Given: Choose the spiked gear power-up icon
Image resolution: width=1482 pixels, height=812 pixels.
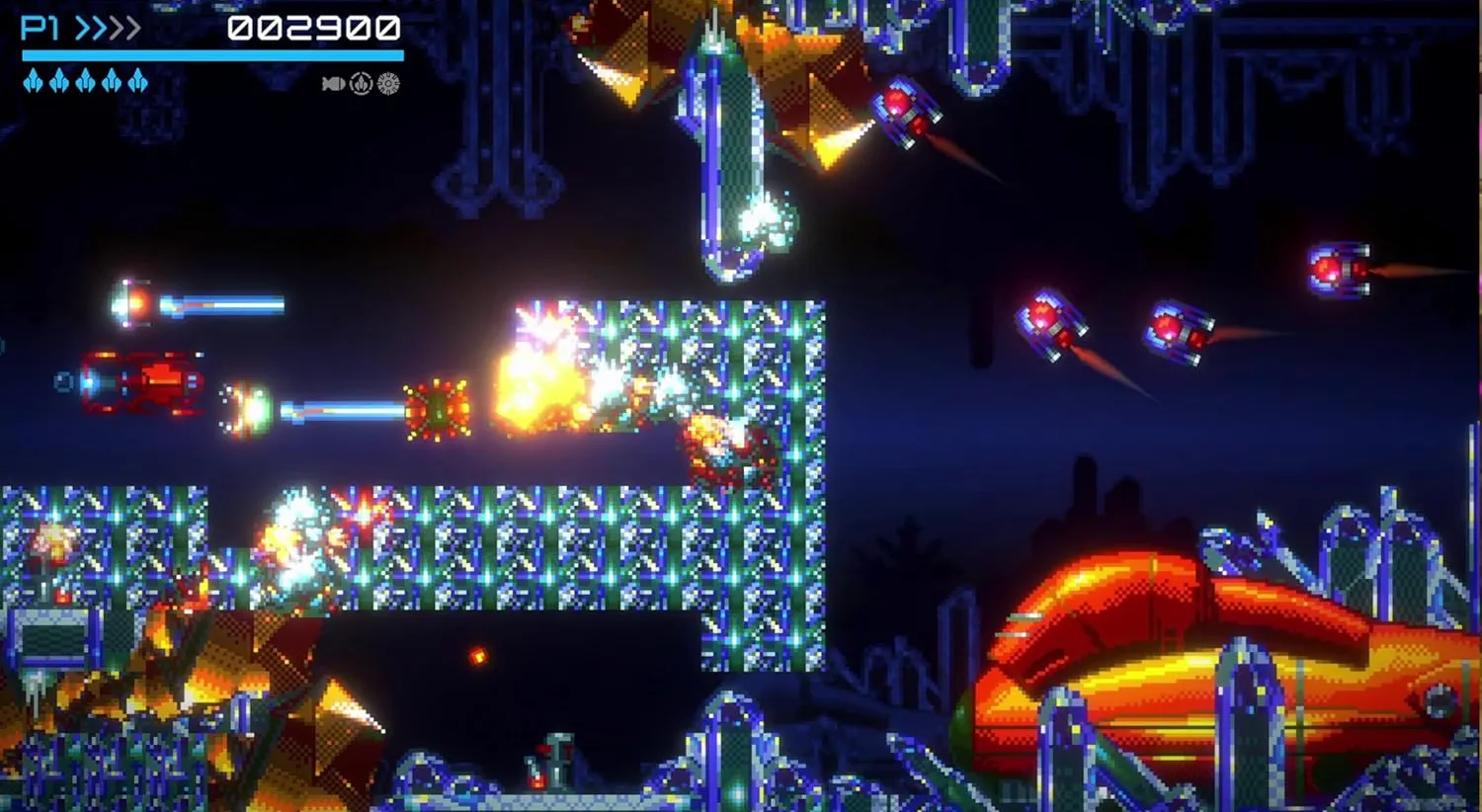Looking at the screenshot, I should pos(388,84).
